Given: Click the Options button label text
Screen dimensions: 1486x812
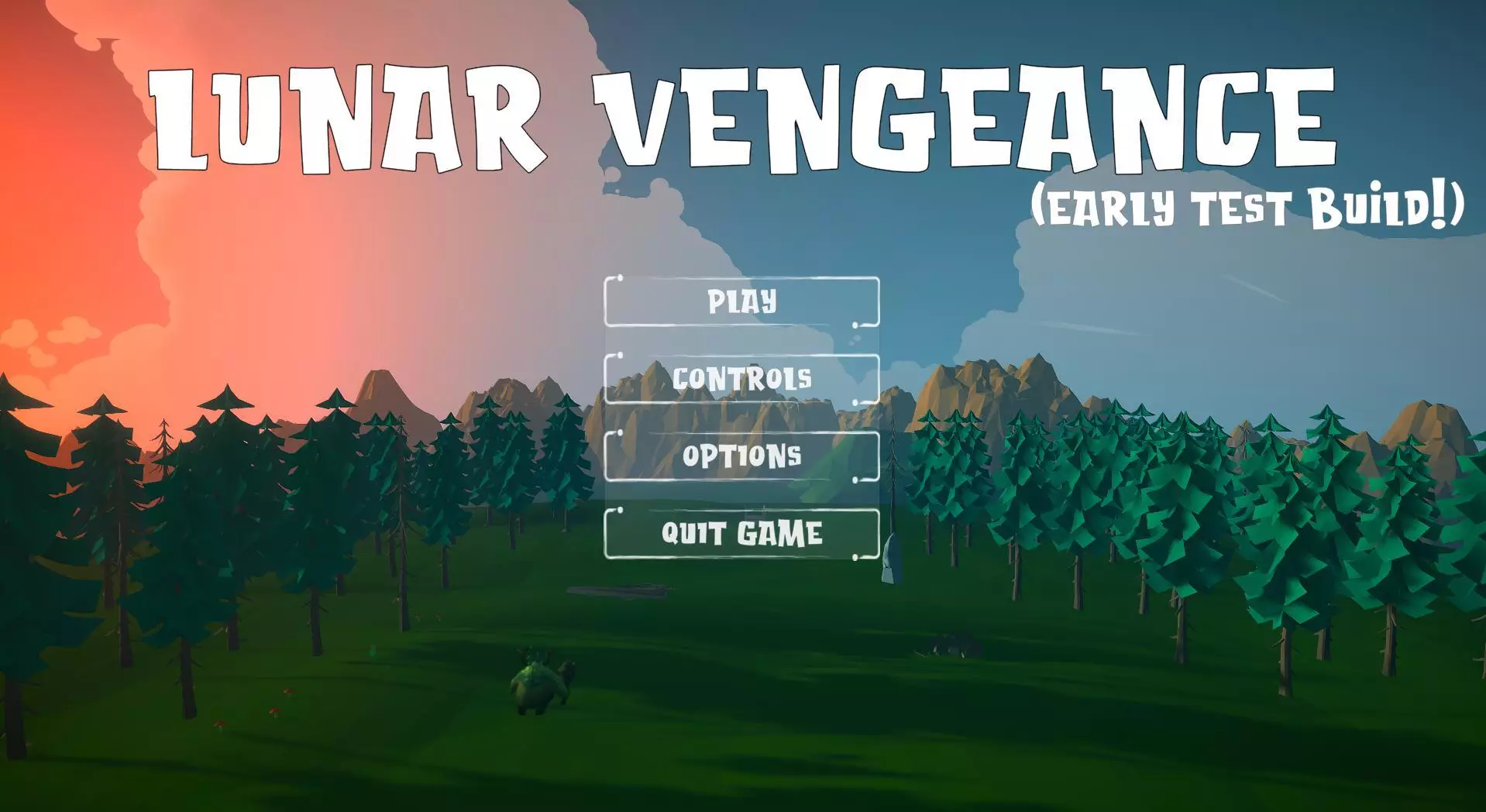Looking at the screenshot, I should (741, 456).
